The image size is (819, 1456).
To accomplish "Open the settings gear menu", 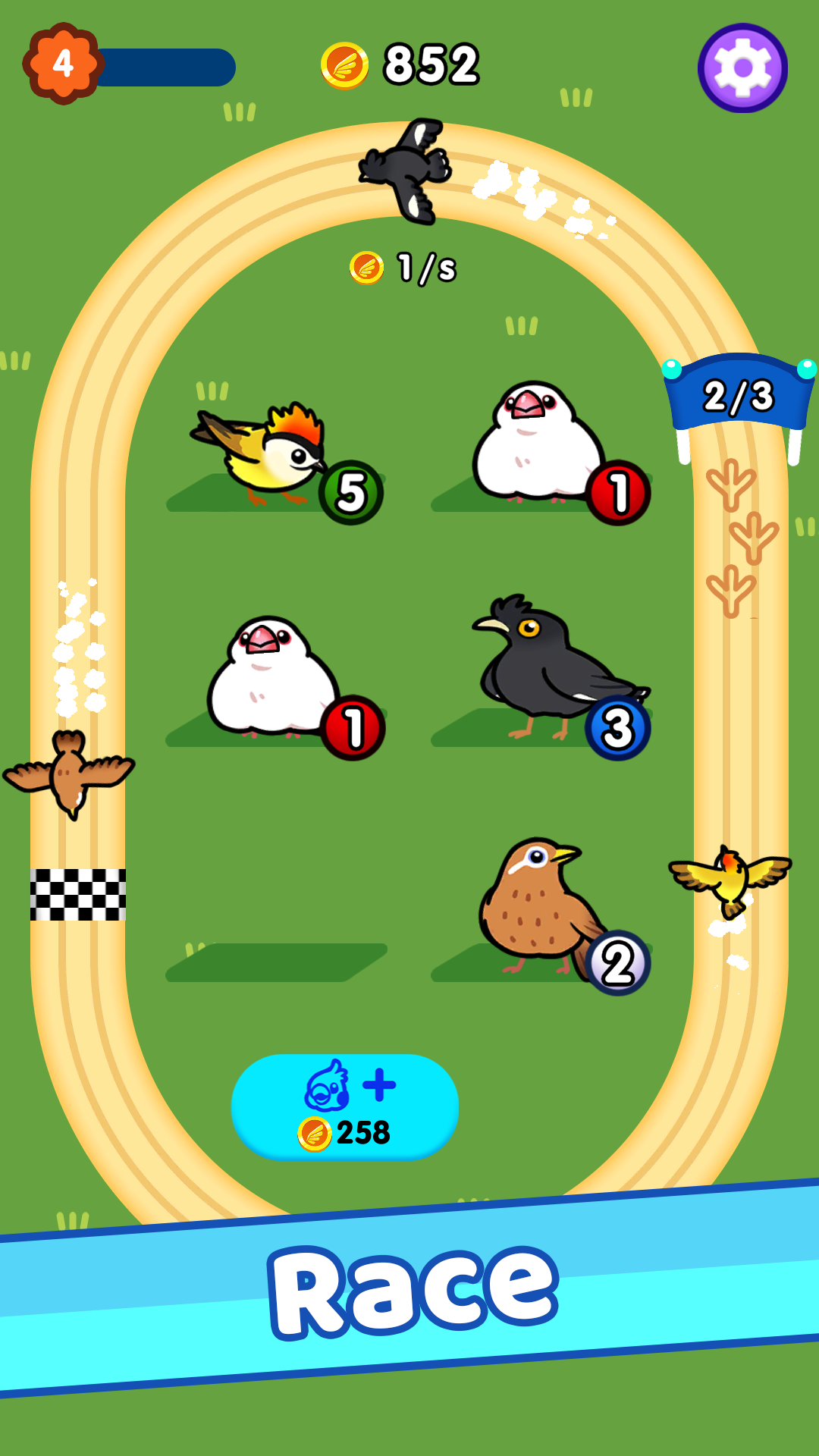I will click(x=742, y=68).
